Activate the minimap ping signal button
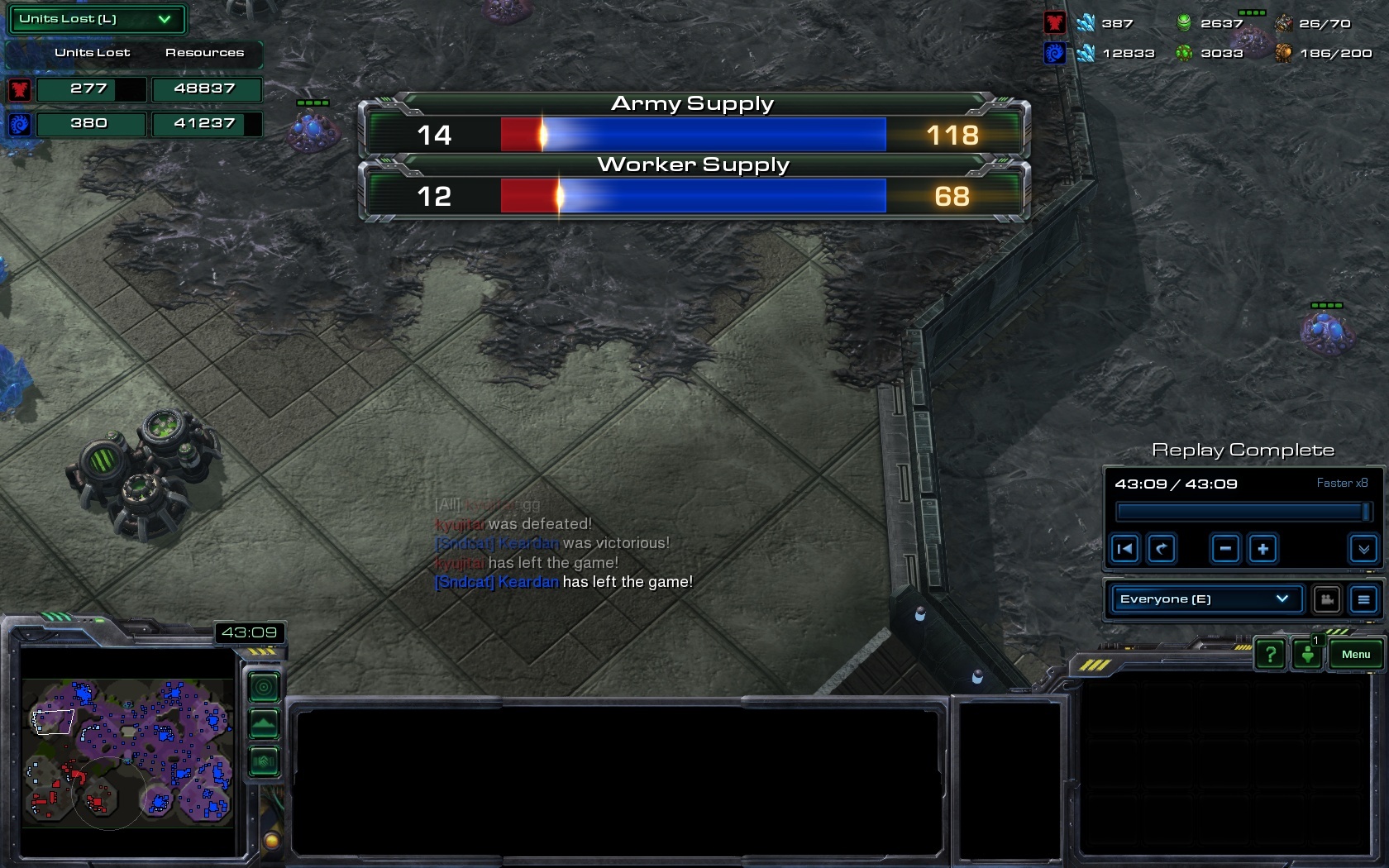This screenshot has width=1389, height=868. pyautogui.click(x=265, y=686)
